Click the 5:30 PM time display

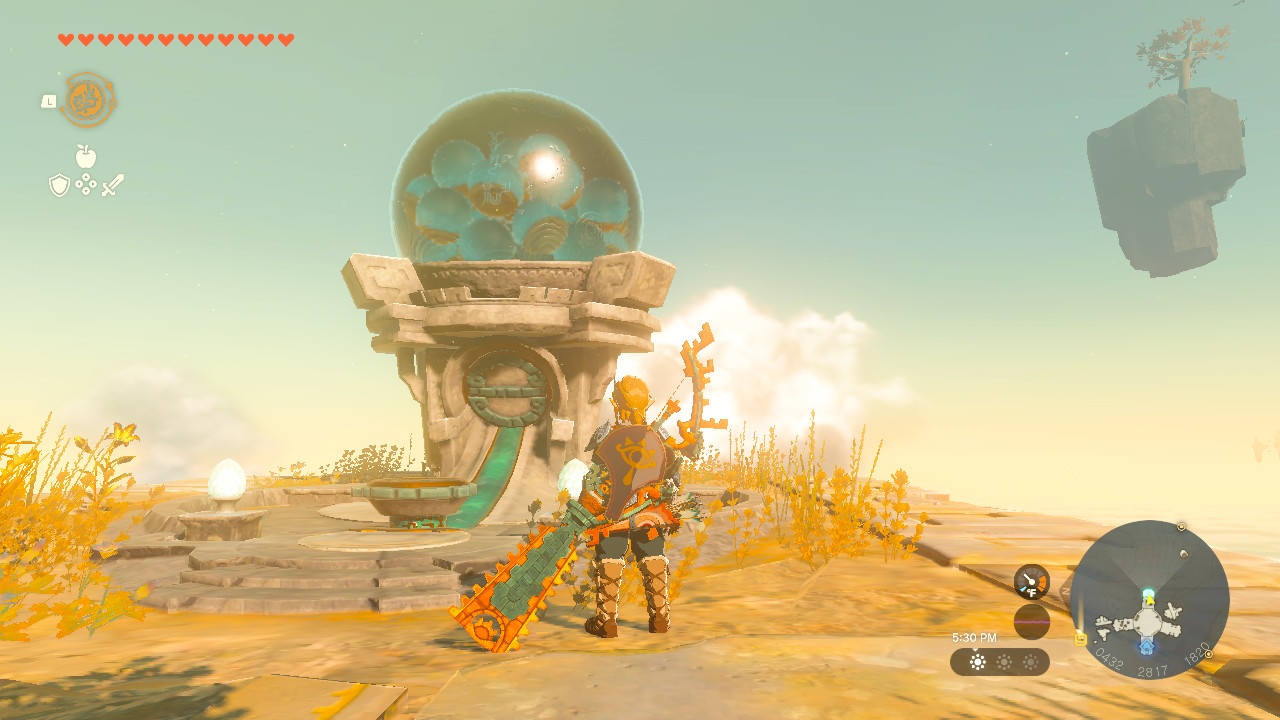pos(975,637)
